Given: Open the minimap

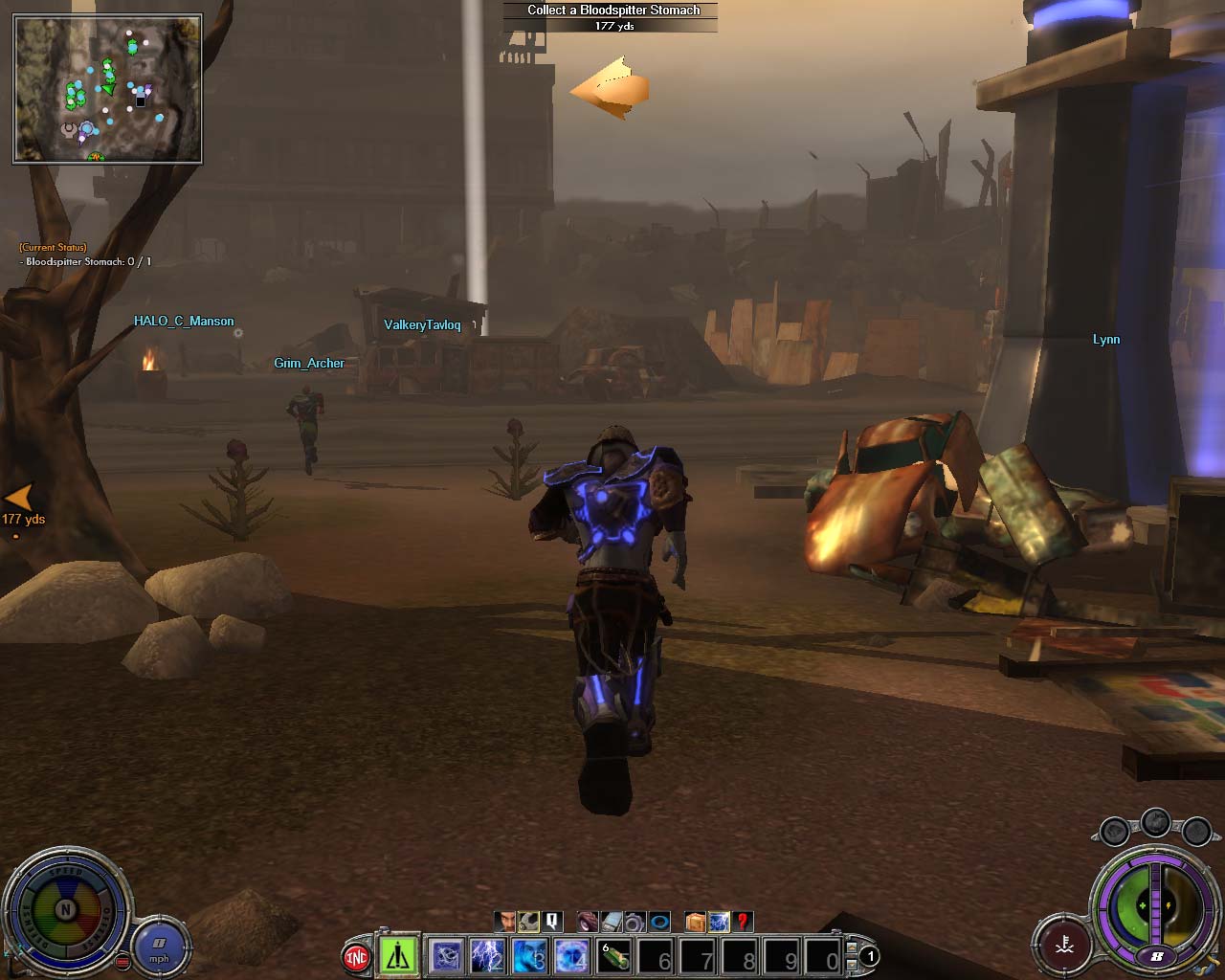Looking at the screenshot, I should click(x=107, y=88).
